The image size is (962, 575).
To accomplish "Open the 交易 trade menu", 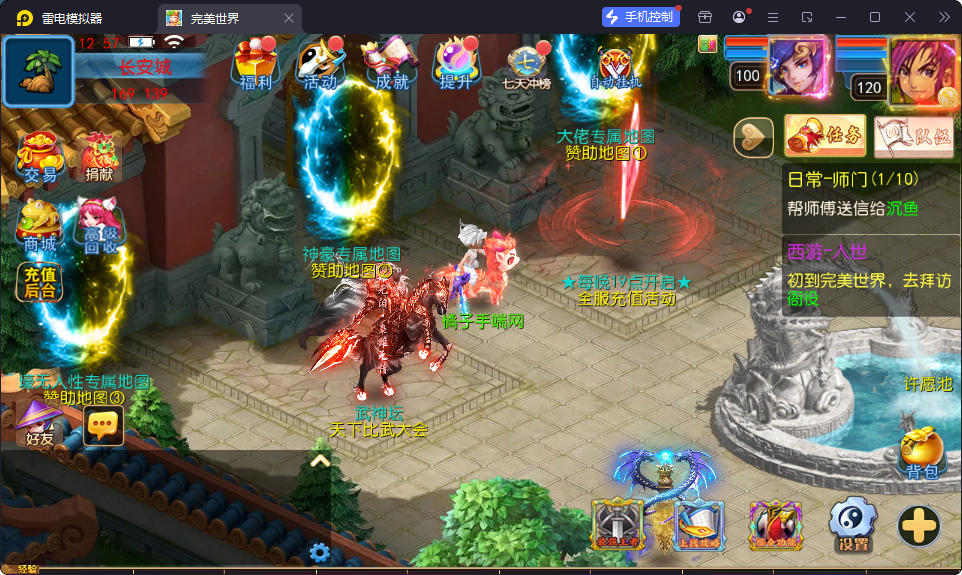I will (x=41, y=160).
